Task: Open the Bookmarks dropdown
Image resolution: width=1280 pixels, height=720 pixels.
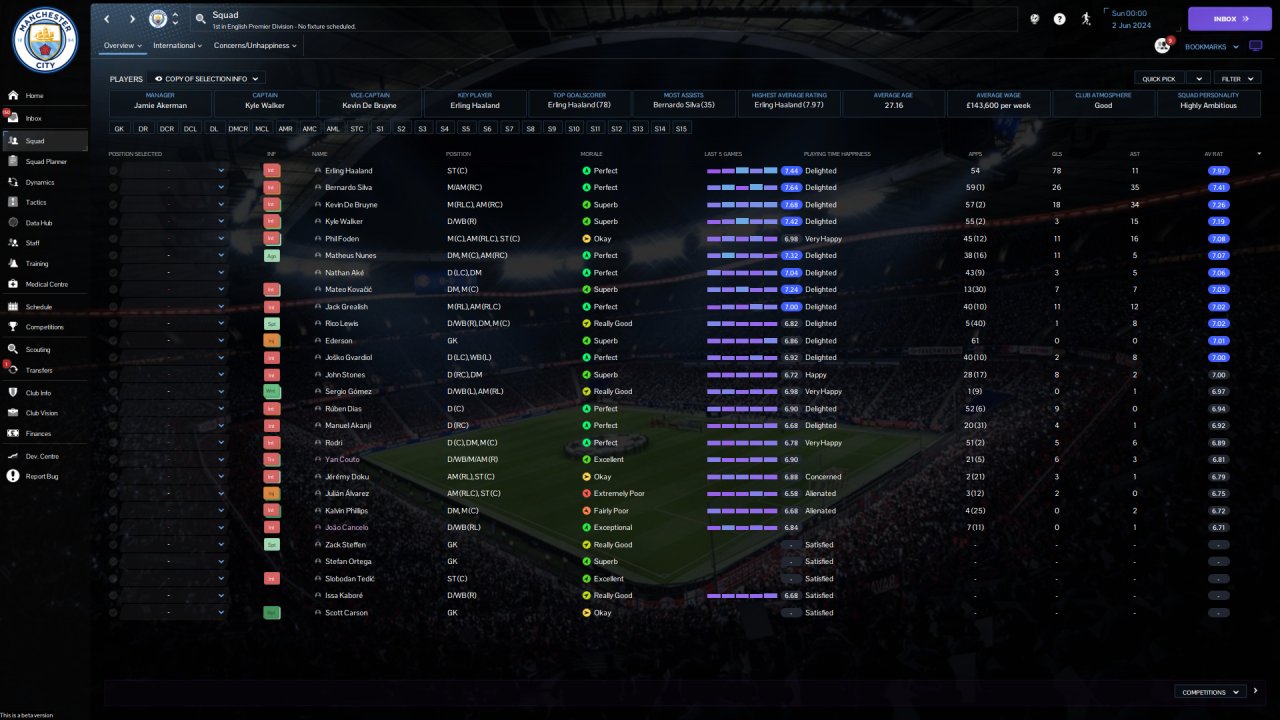Action: click(1212, 46)
